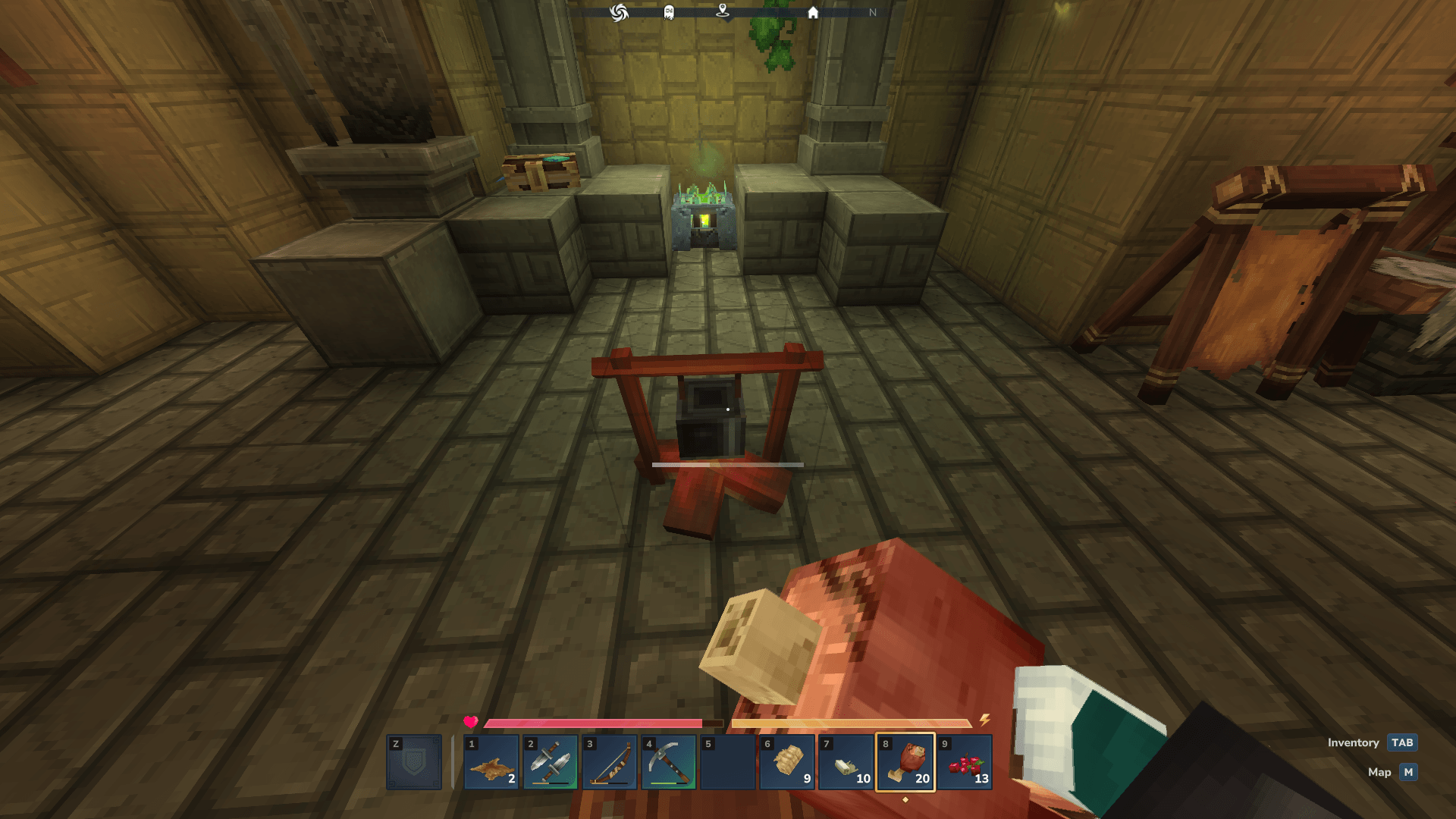Click the fabric item in hotbar slot 7
This screenshot has width=1456, height=819.
coord(847,762)
